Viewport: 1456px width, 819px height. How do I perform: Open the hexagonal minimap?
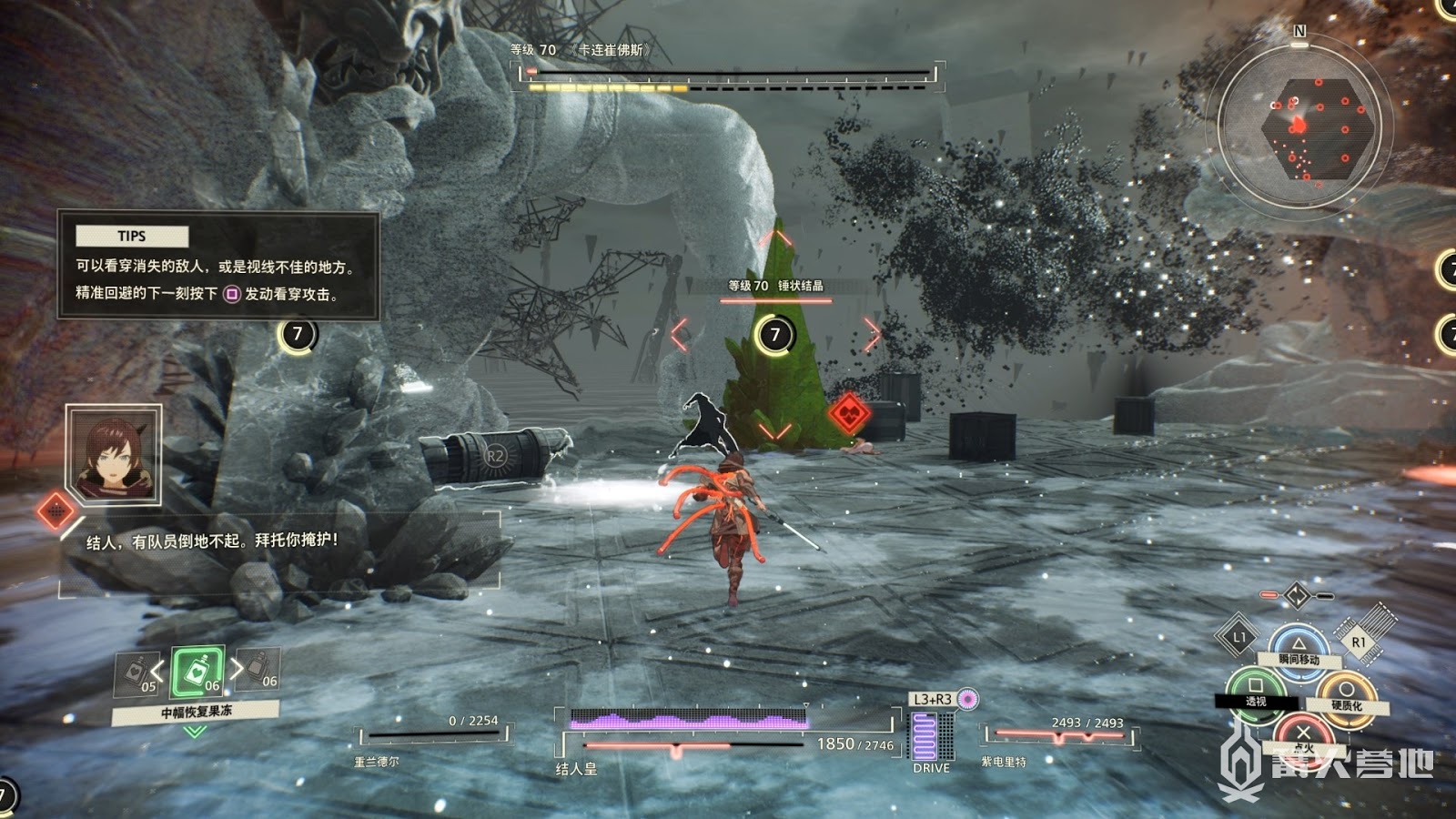pyautogui.click(x=1299, y=128)
